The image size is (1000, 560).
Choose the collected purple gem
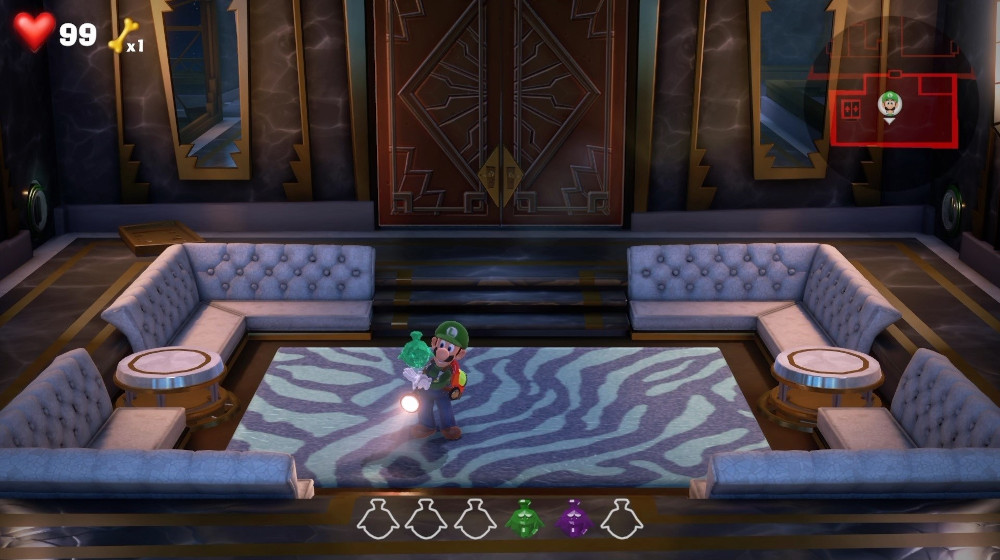coord(573,518)
